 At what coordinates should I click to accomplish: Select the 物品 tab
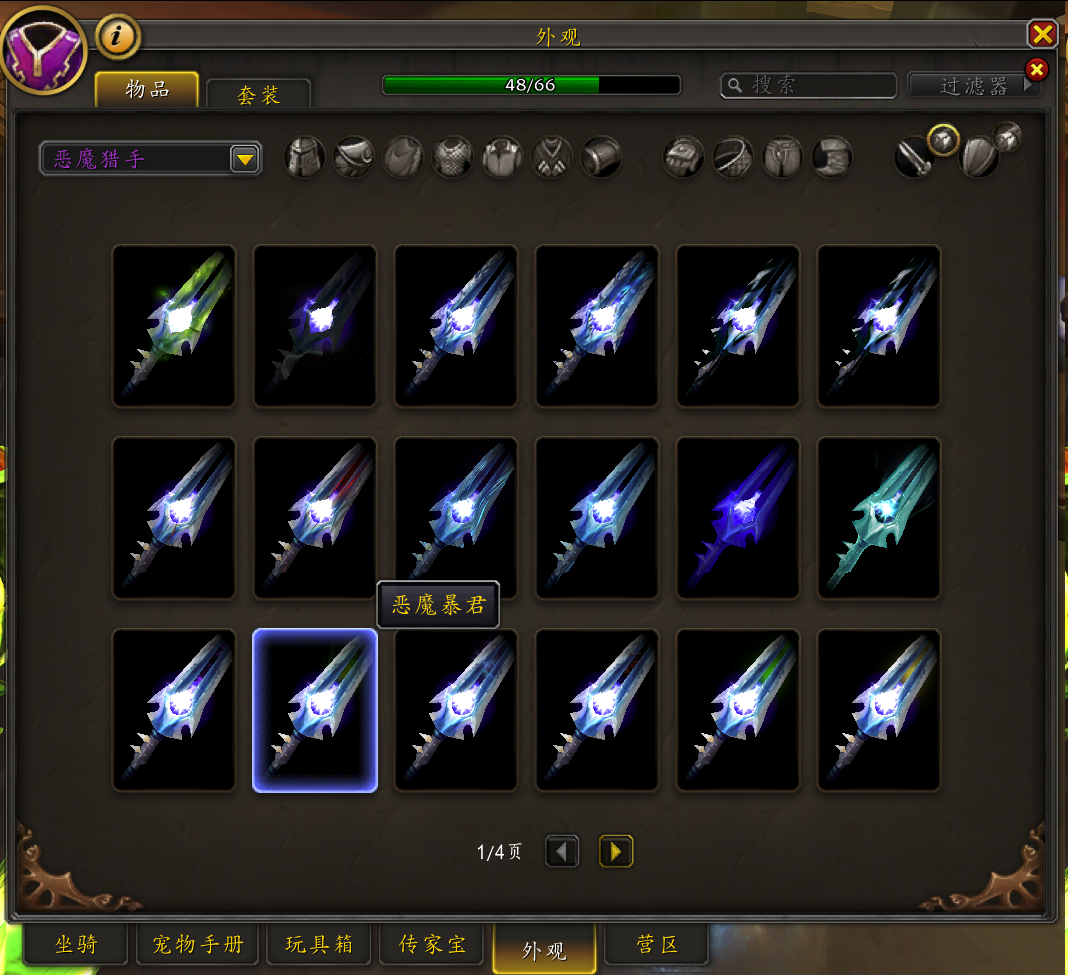[147, 89]
